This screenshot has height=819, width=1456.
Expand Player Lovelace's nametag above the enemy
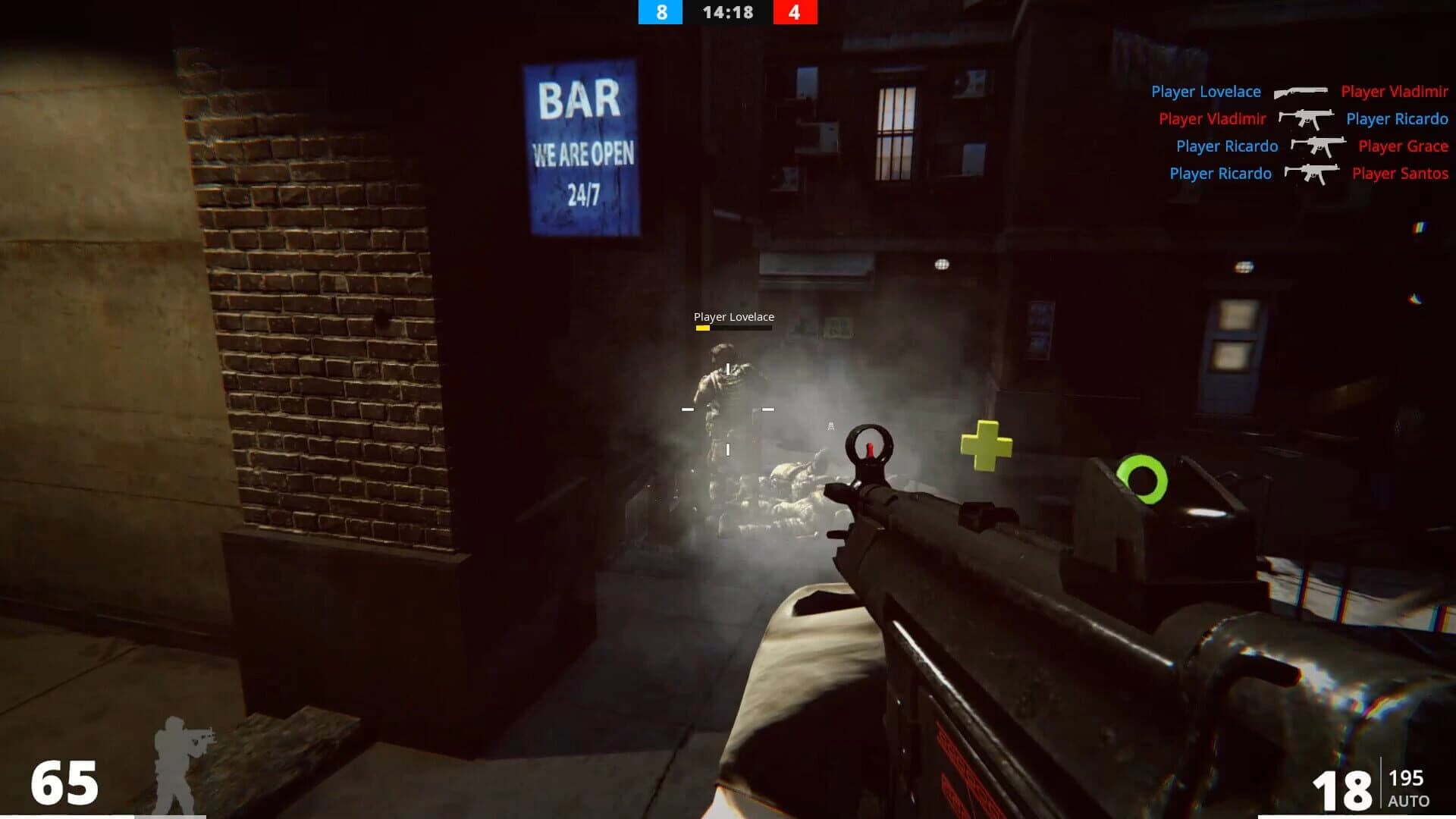tap(734, 317)
